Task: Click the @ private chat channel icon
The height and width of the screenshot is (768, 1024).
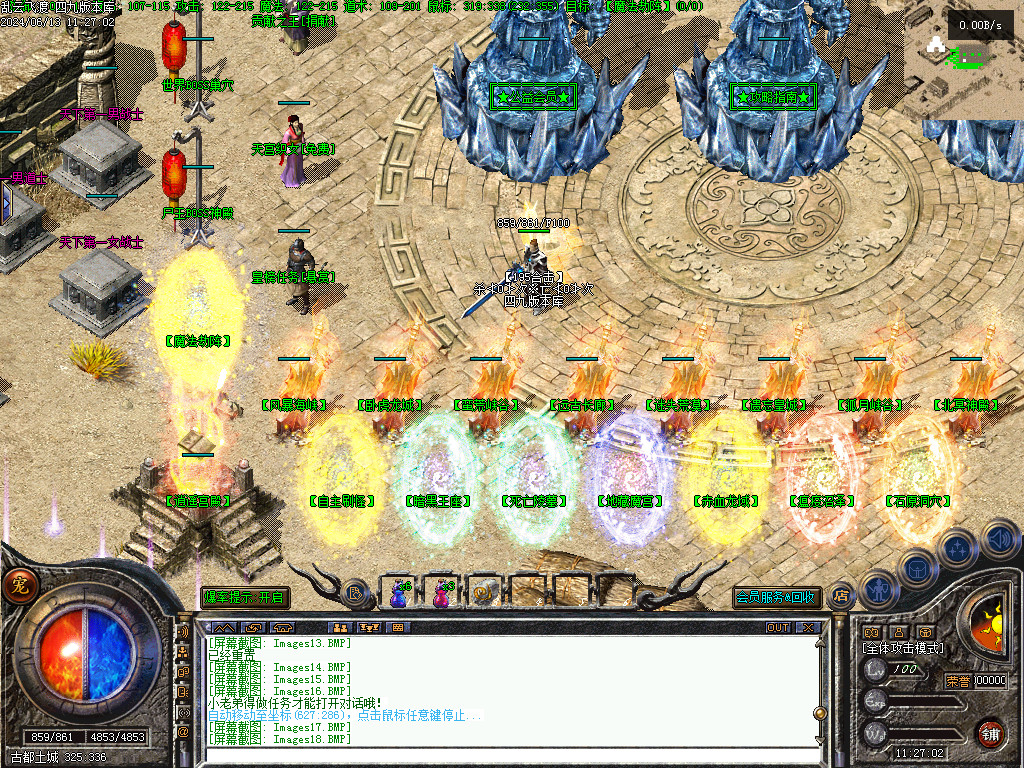Action: [x=183, y=732]
